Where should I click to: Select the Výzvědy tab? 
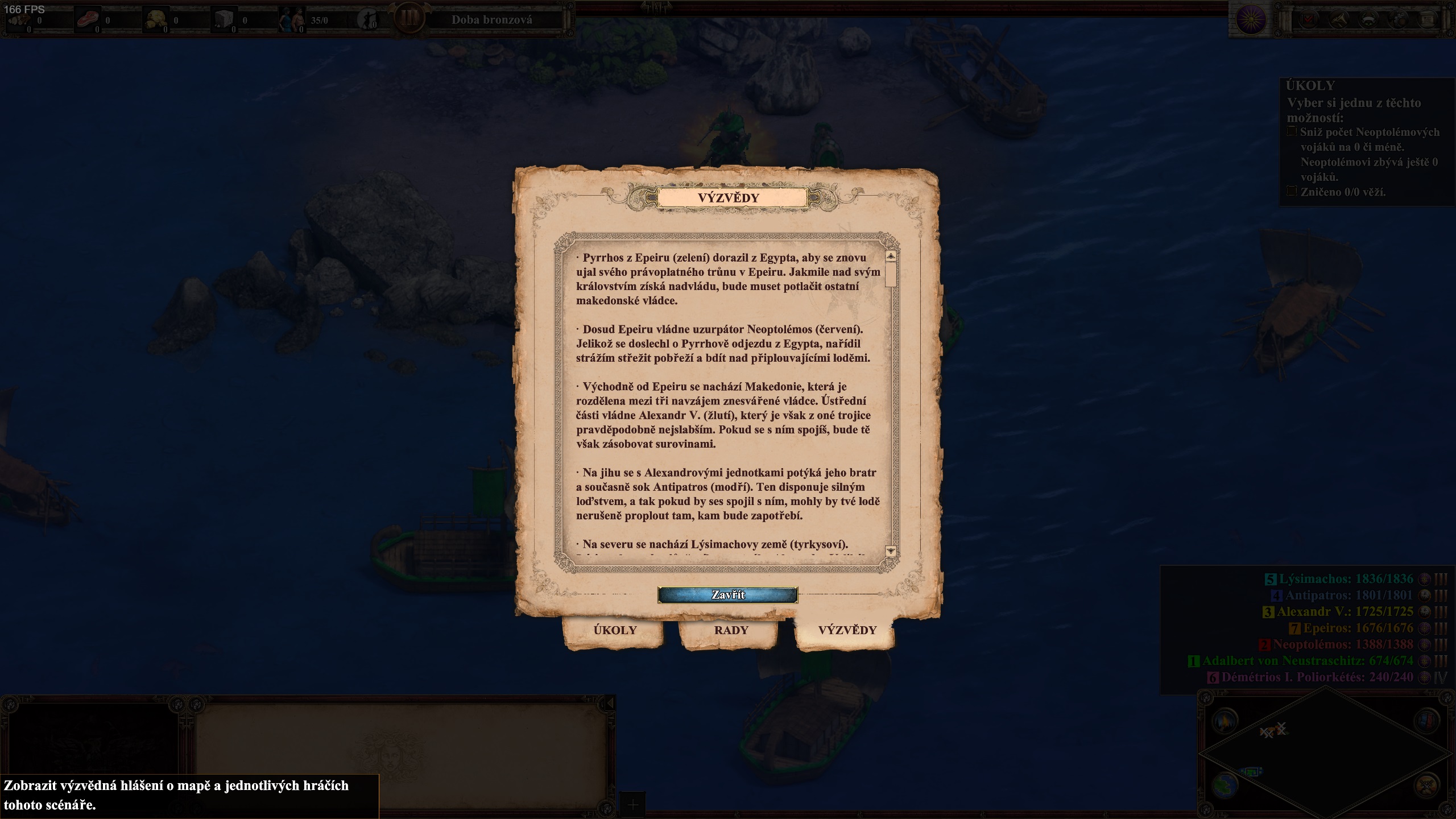click(847, 630)
